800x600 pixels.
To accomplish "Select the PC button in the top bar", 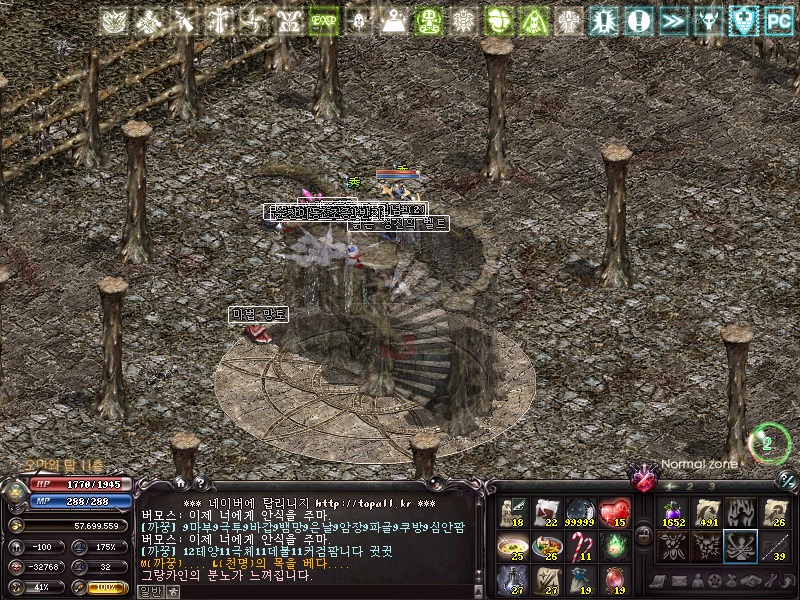I will 778,20.
